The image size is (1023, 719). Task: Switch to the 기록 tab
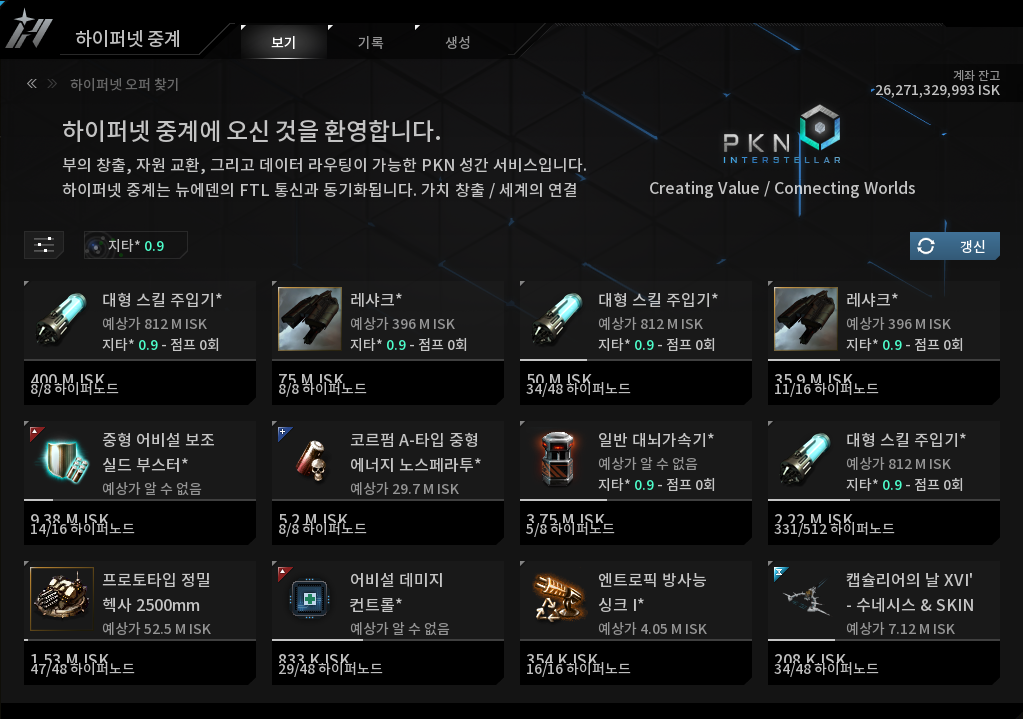[370, 43]
